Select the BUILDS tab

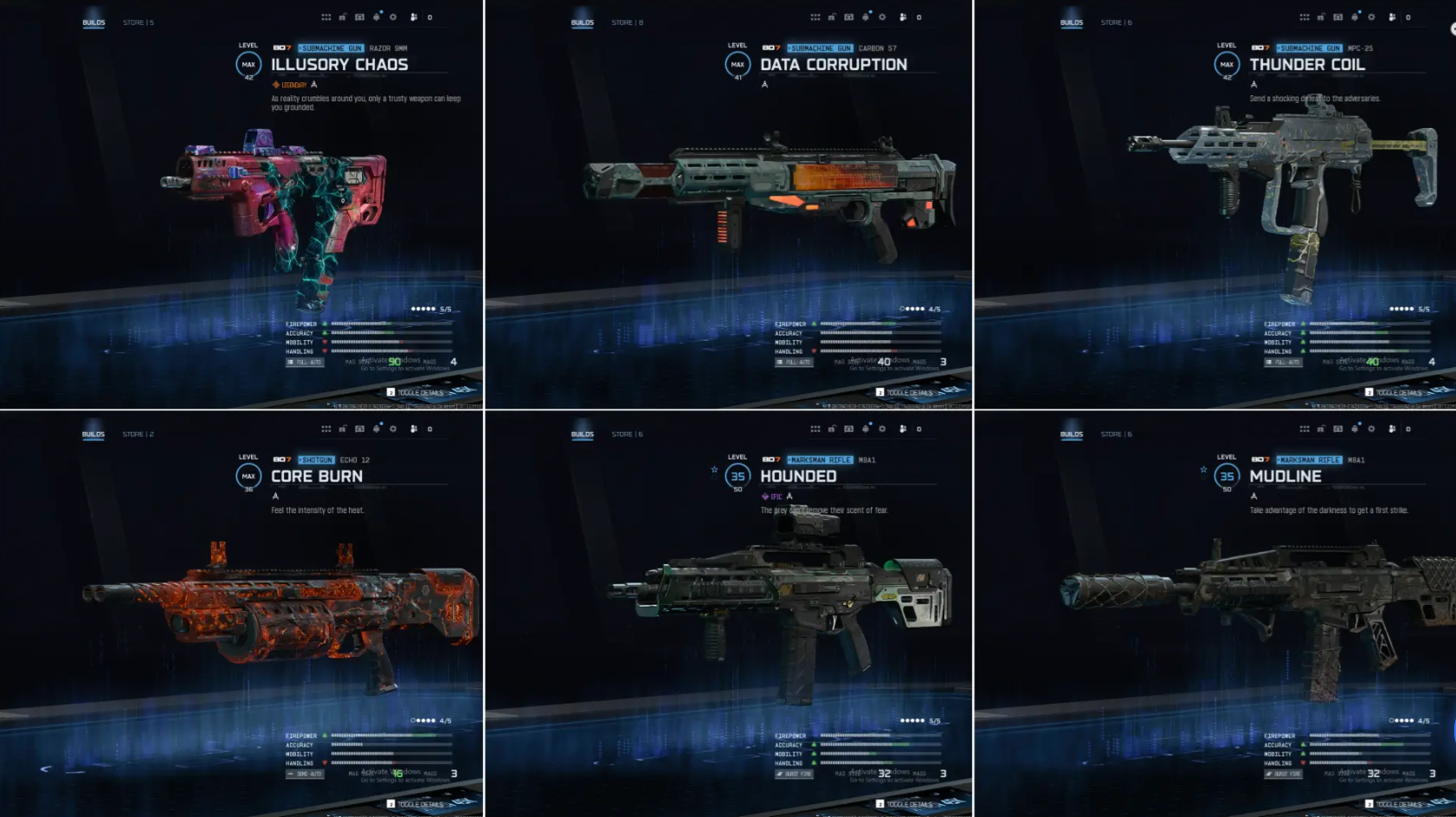click(95, 23)
